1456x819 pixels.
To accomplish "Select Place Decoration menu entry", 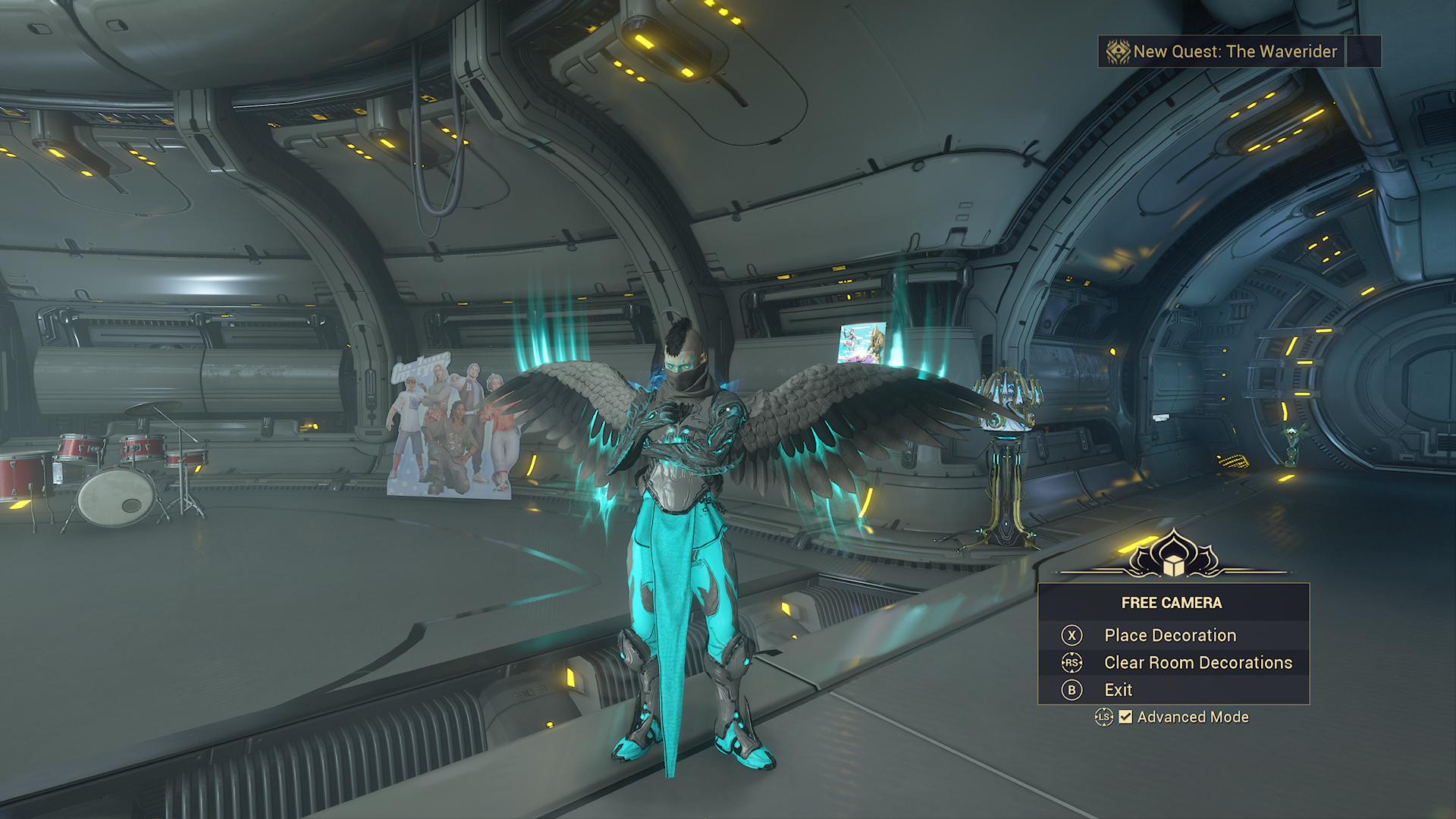I will click(1169, 635).
